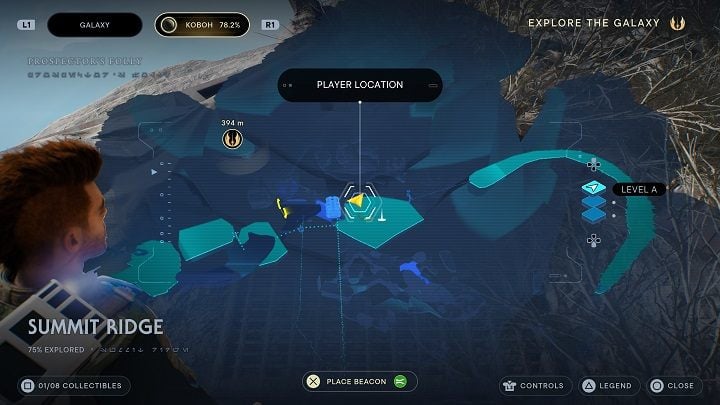The width and height of the screenshot is (720, 405).
Task: Switch to the Galaxy map tab
Action: point(93,23)
